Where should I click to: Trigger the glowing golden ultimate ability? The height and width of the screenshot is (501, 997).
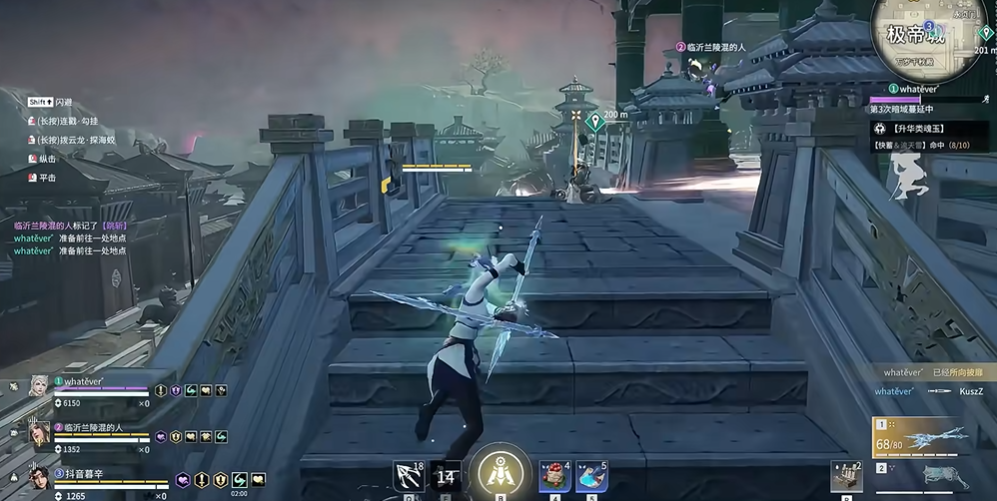(x=500, y=471)
